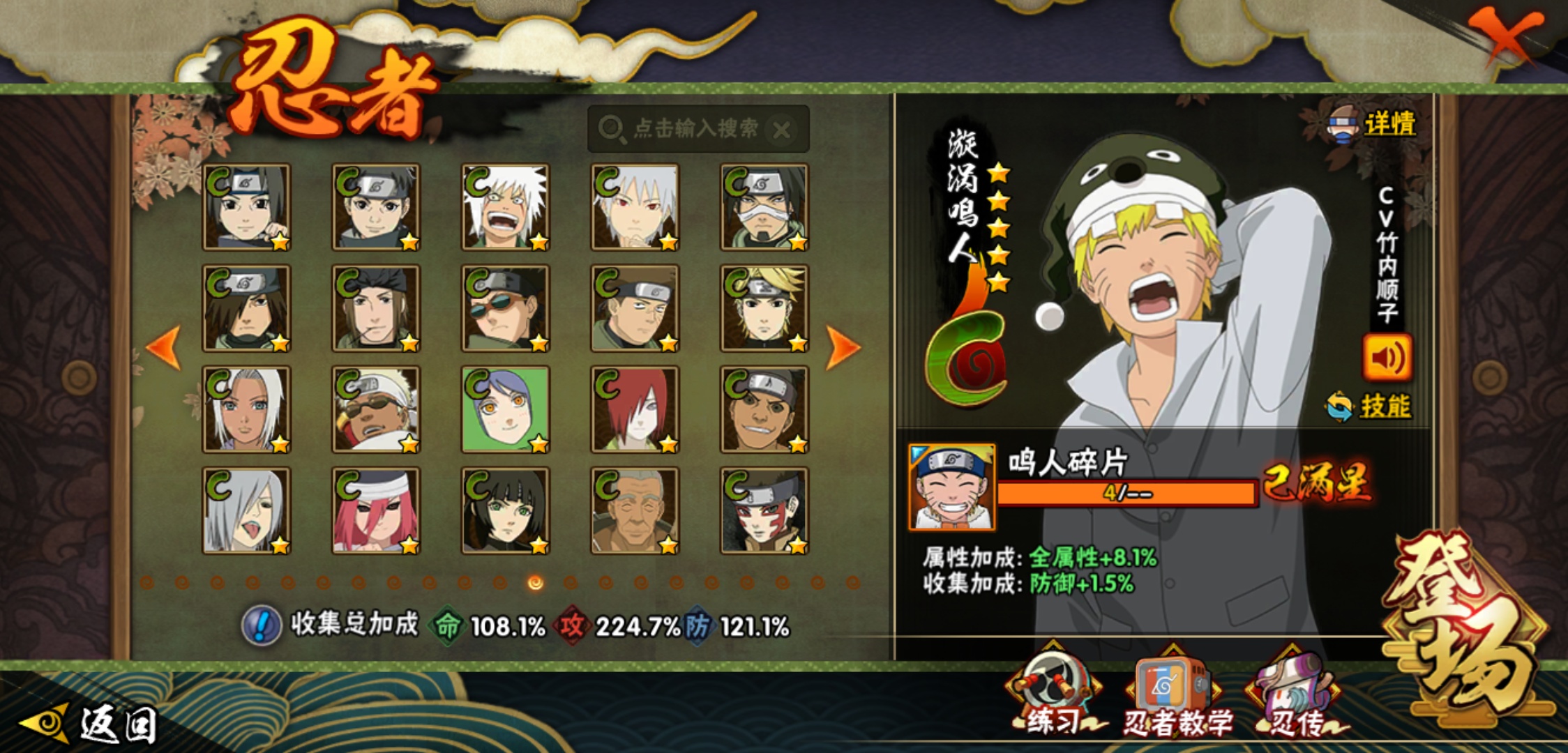Go to the previous ninja page arrow
The image size is (1568, 753).
pos(164,347)
